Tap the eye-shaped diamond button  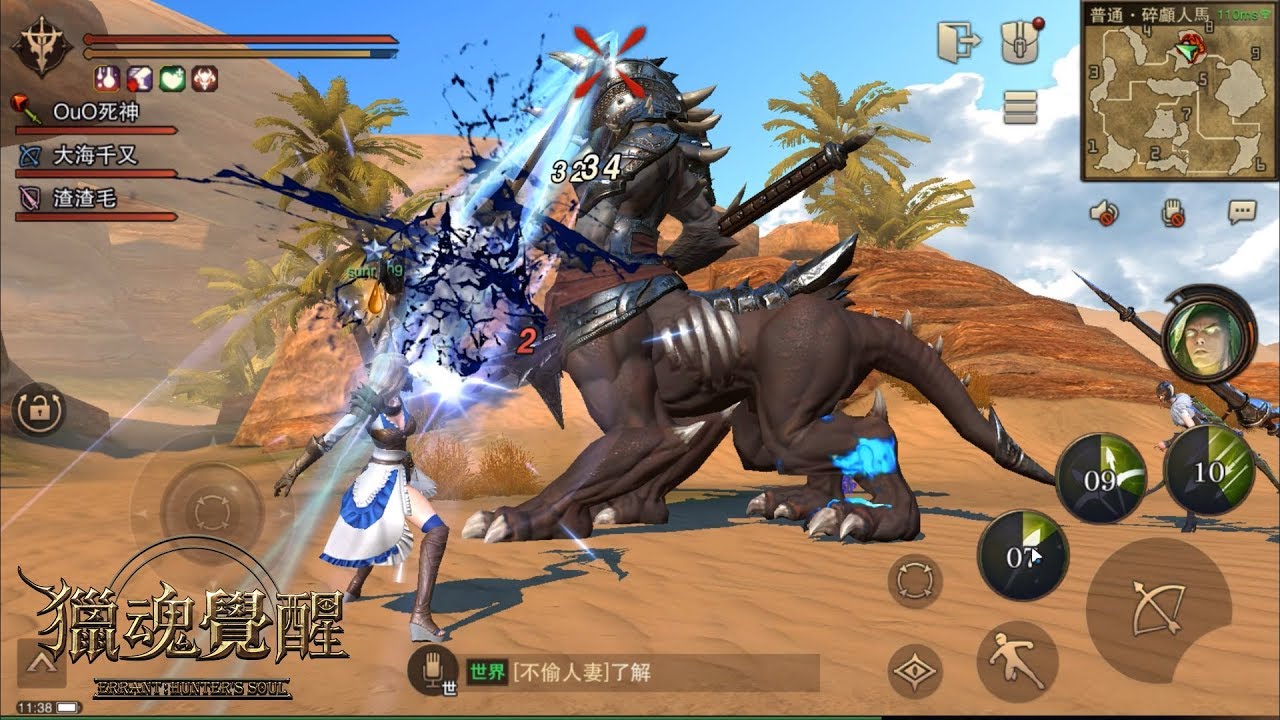click(915, 672)
